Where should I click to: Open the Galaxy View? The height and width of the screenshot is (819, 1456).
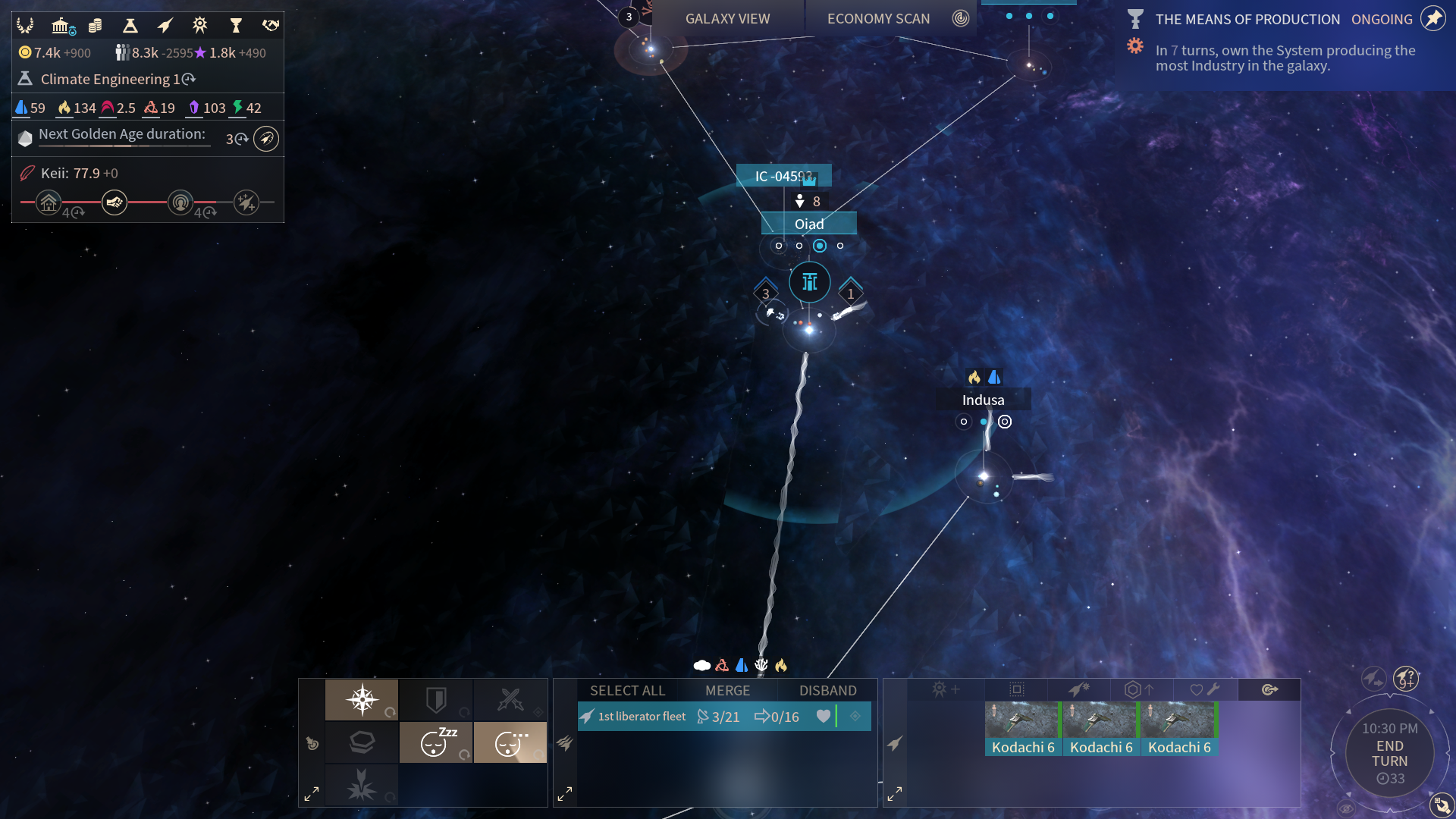click(x=727, y=19)
